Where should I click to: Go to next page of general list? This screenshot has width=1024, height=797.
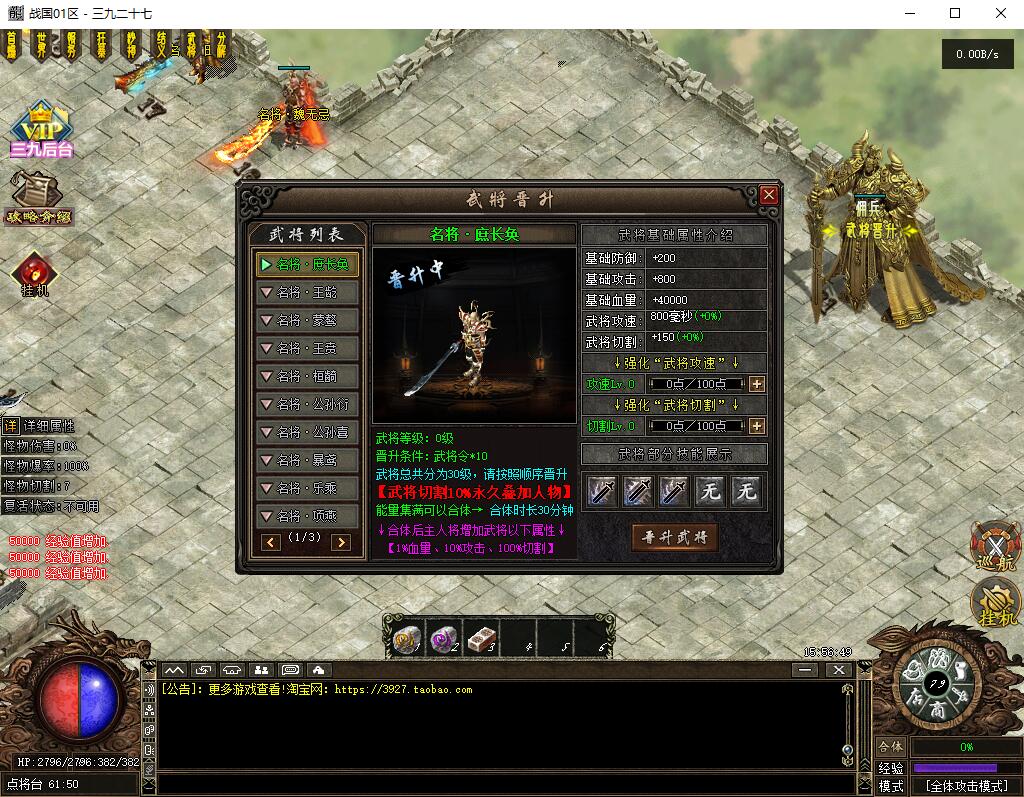point(341,542)
